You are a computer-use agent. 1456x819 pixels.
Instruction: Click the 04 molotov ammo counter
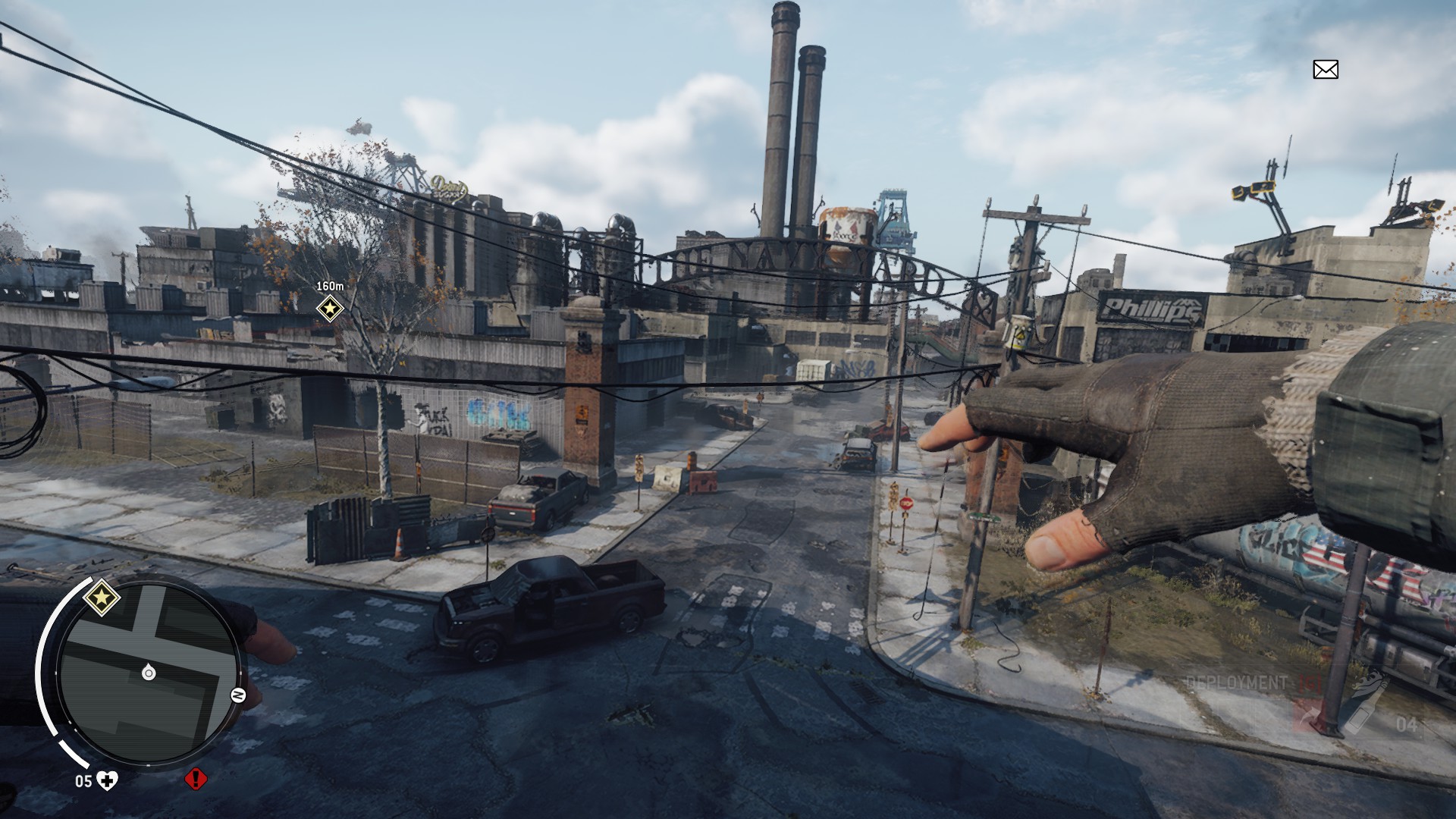[1408, 723]
